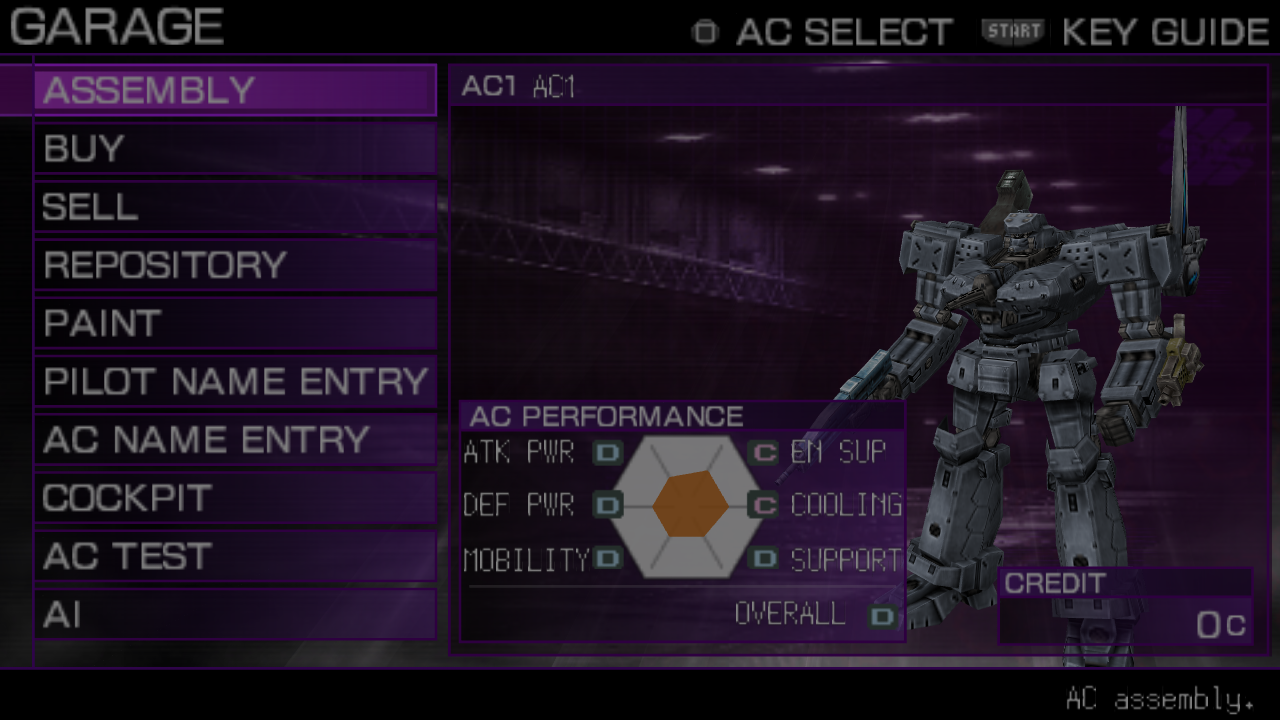Image resolution: width=1280 pixels, height=720 pixels.
Task: Click the COOLING grade C badge
Action: tap(763, 506)
